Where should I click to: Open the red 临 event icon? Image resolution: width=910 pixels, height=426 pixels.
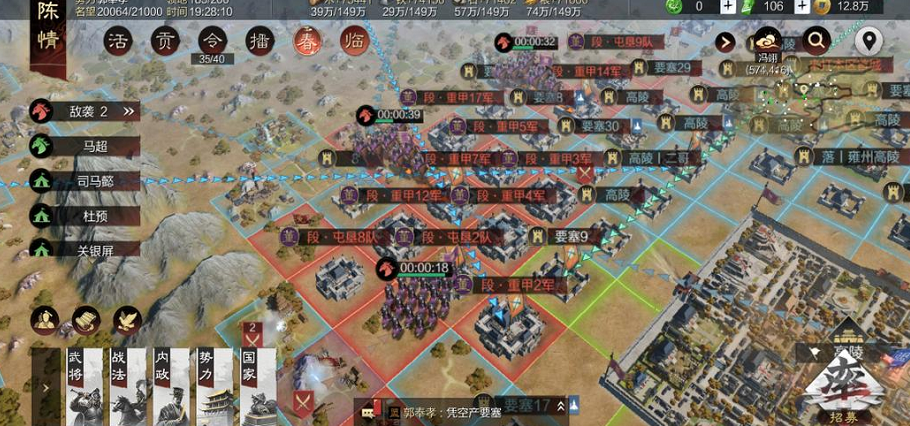tap(354, 42)
